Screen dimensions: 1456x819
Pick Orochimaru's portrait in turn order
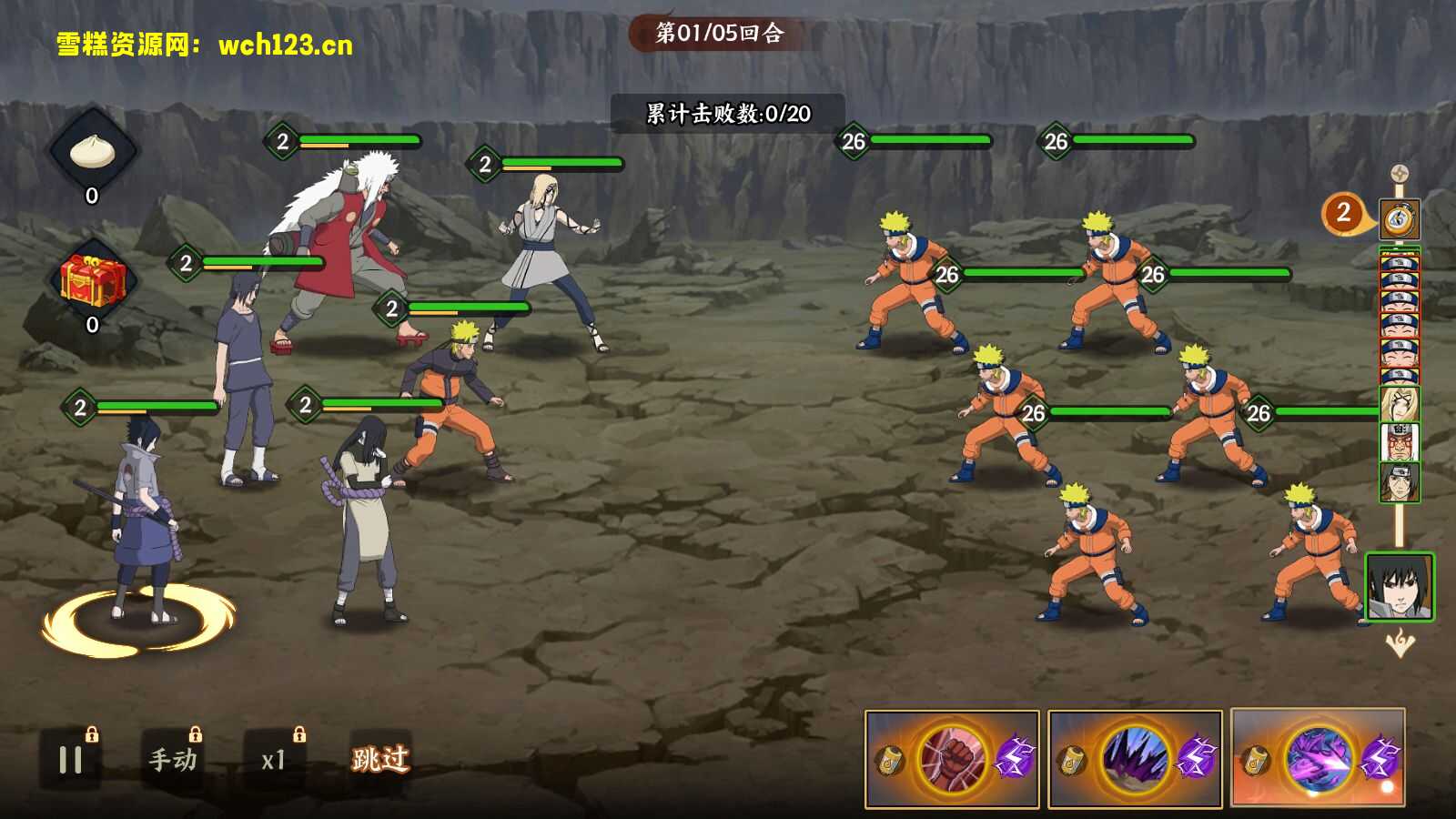[1400, 481]
